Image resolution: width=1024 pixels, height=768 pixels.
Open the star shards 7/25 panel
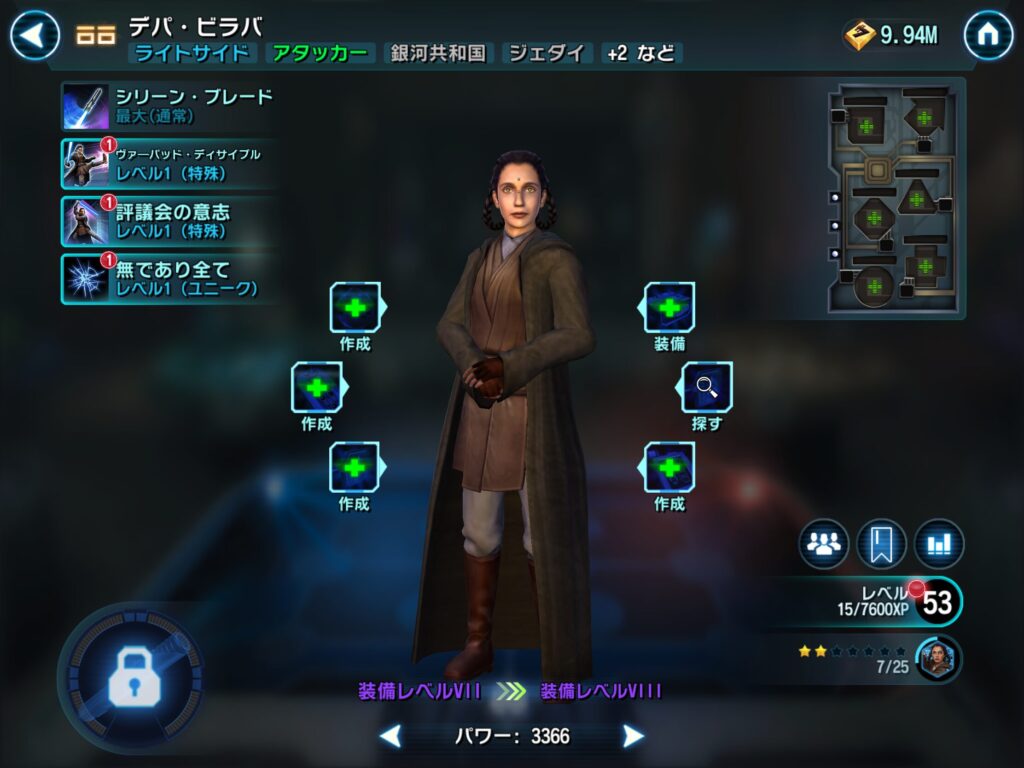coord(880,659)
